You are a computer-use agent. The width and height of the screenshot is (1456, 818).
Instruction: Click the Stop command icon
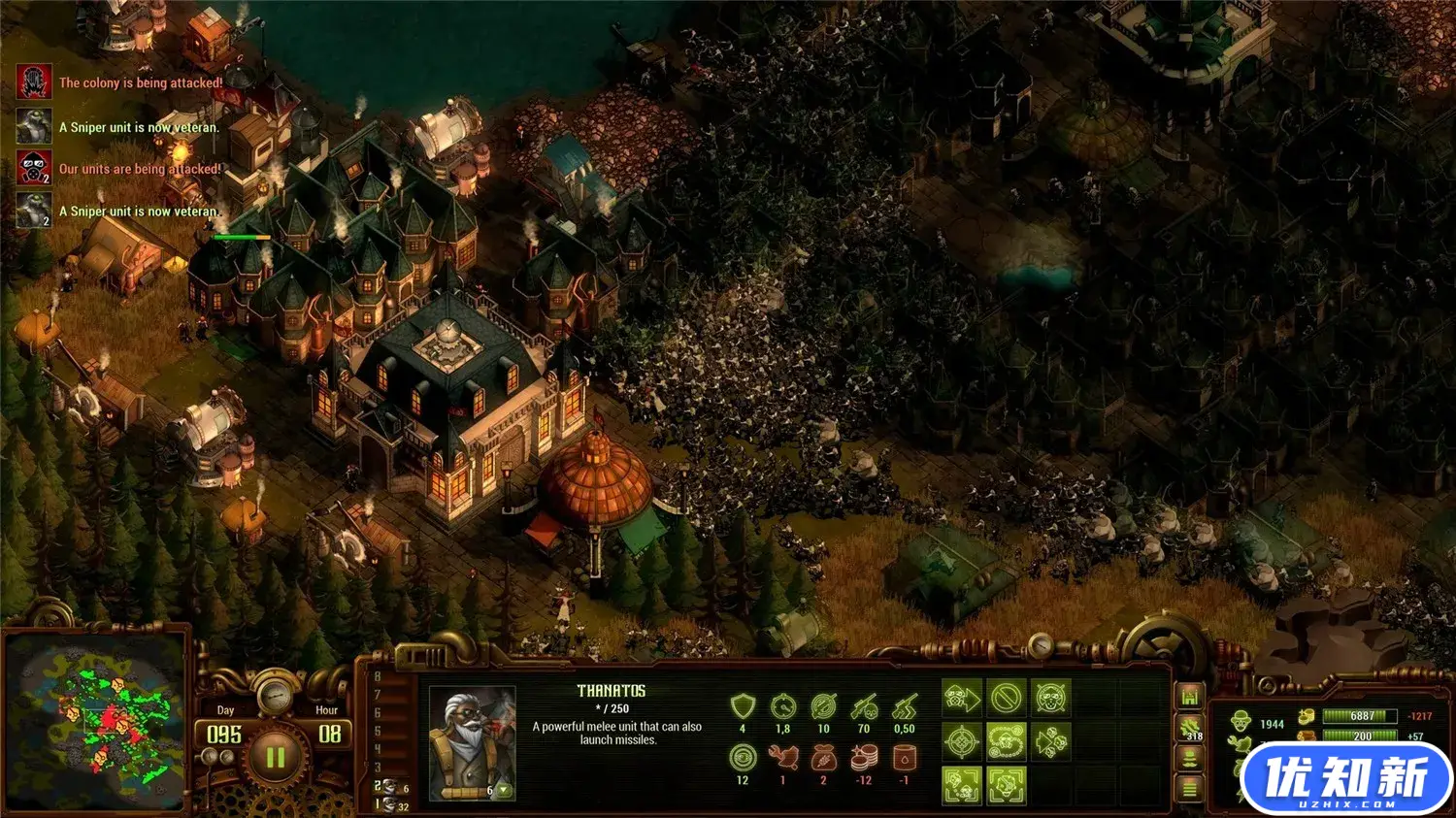[1007, 699]
